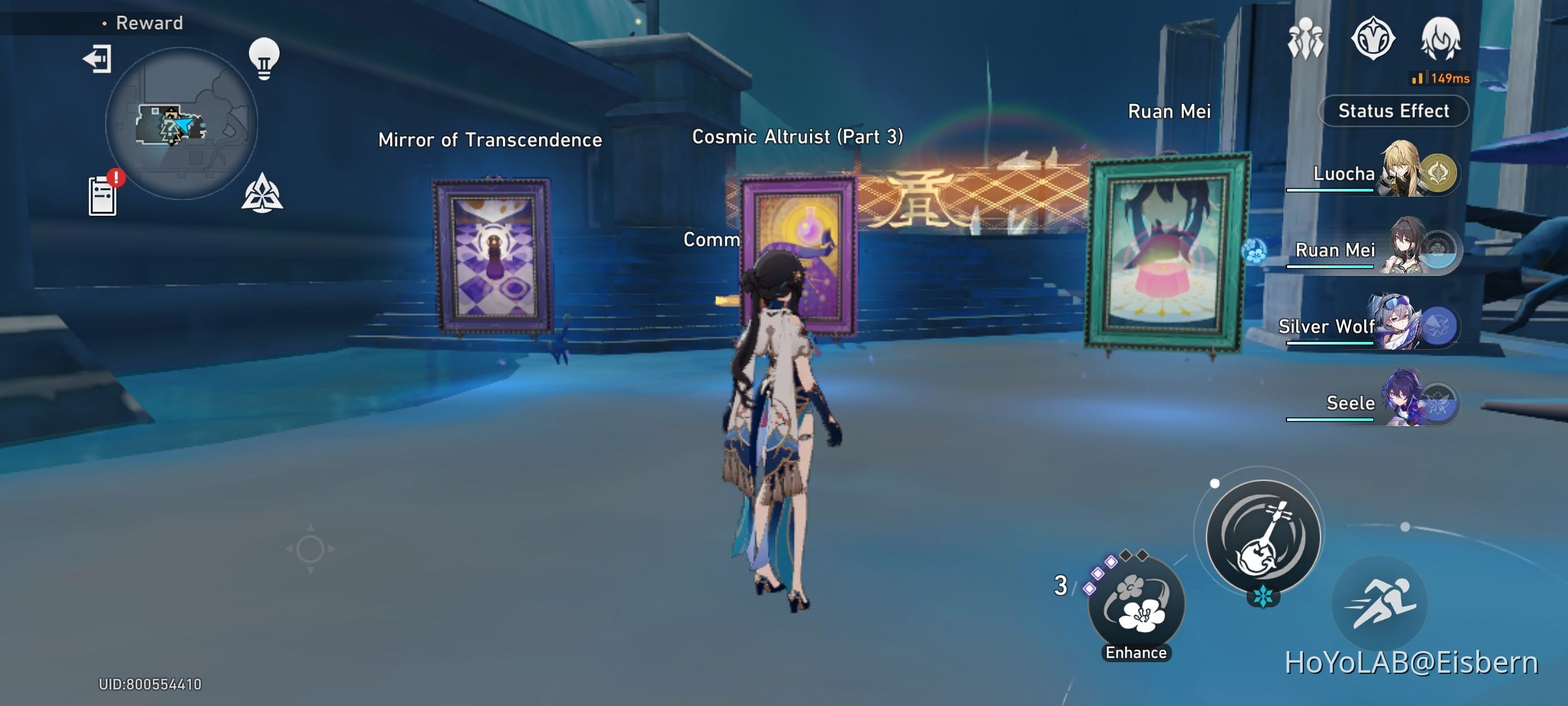
Task: Click the Reward objective text top-left
Action: tap(149, 23)
